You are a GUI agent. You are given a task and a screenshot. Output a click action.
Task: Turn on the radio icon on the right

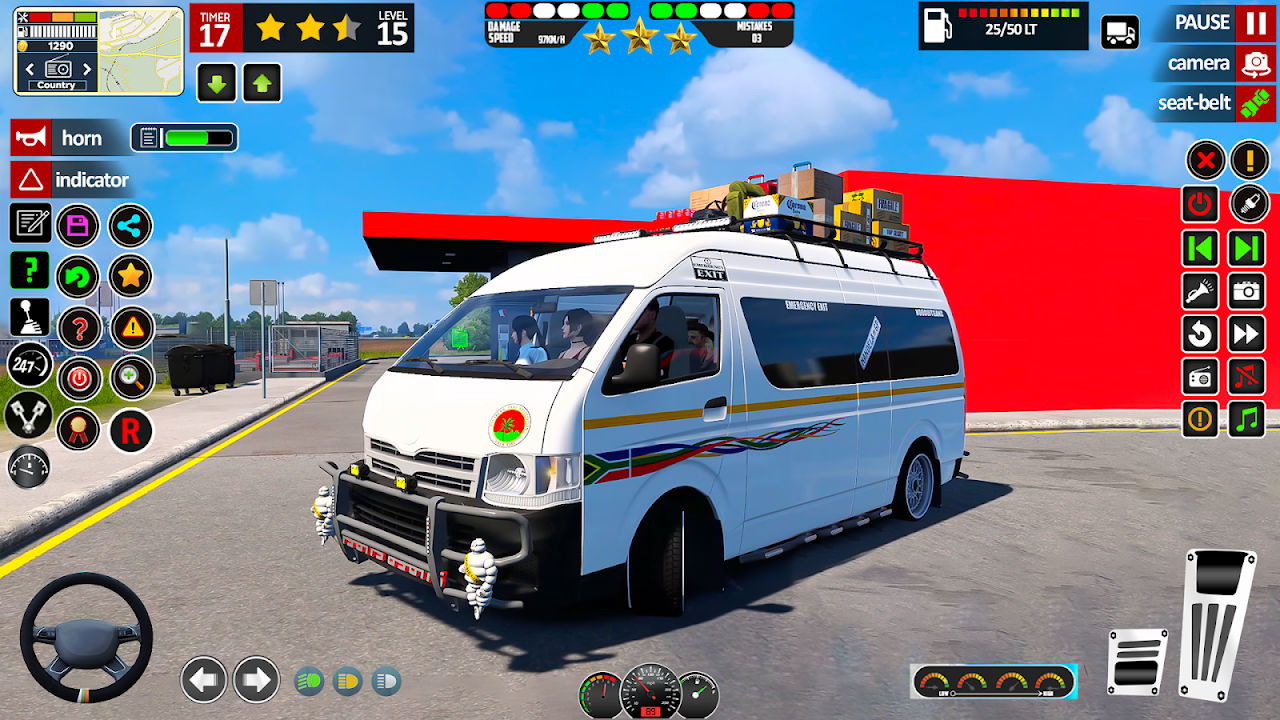[1201, 377]
